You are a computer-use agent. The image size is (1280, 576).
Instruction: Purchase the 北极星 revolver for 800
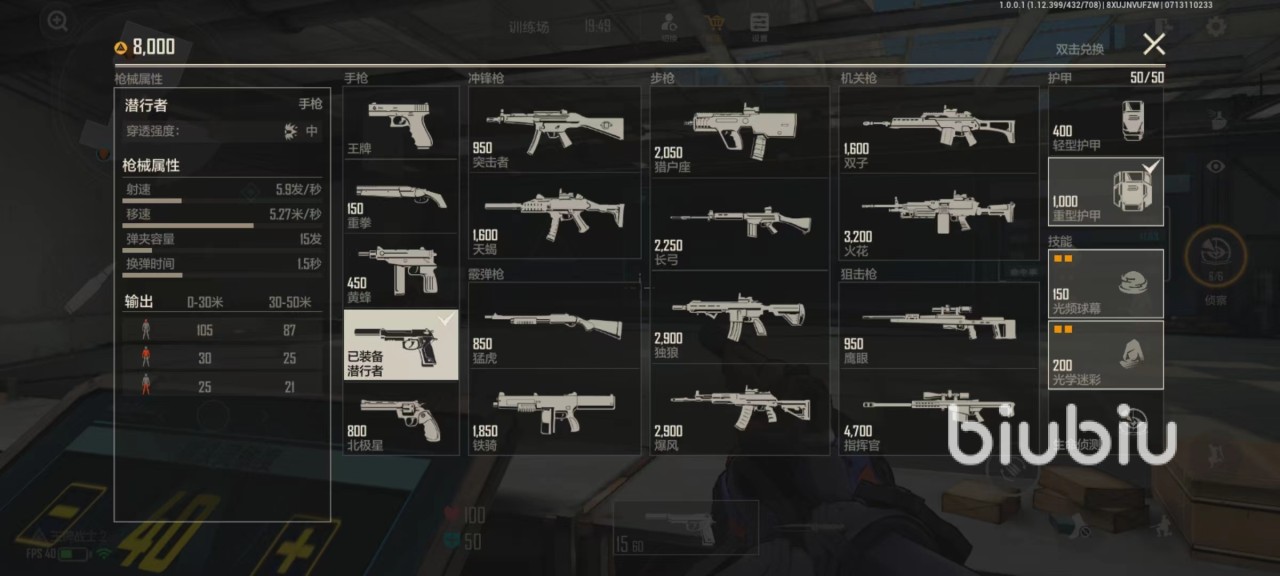401,418
